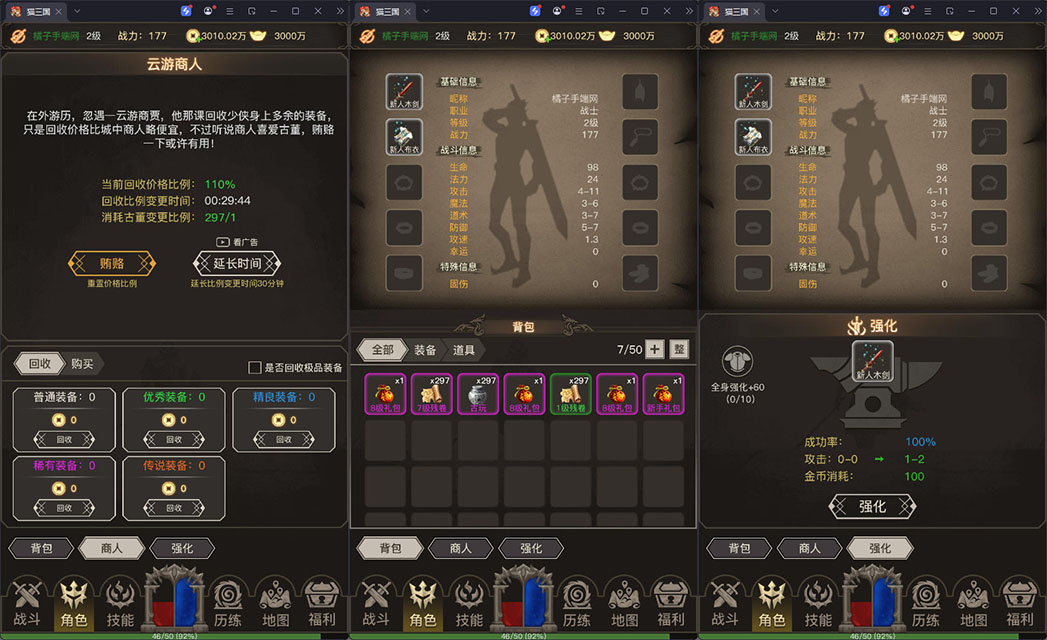Filter the backpack by 道具
Screen dimensions: 1047x640
click(463, 350)
